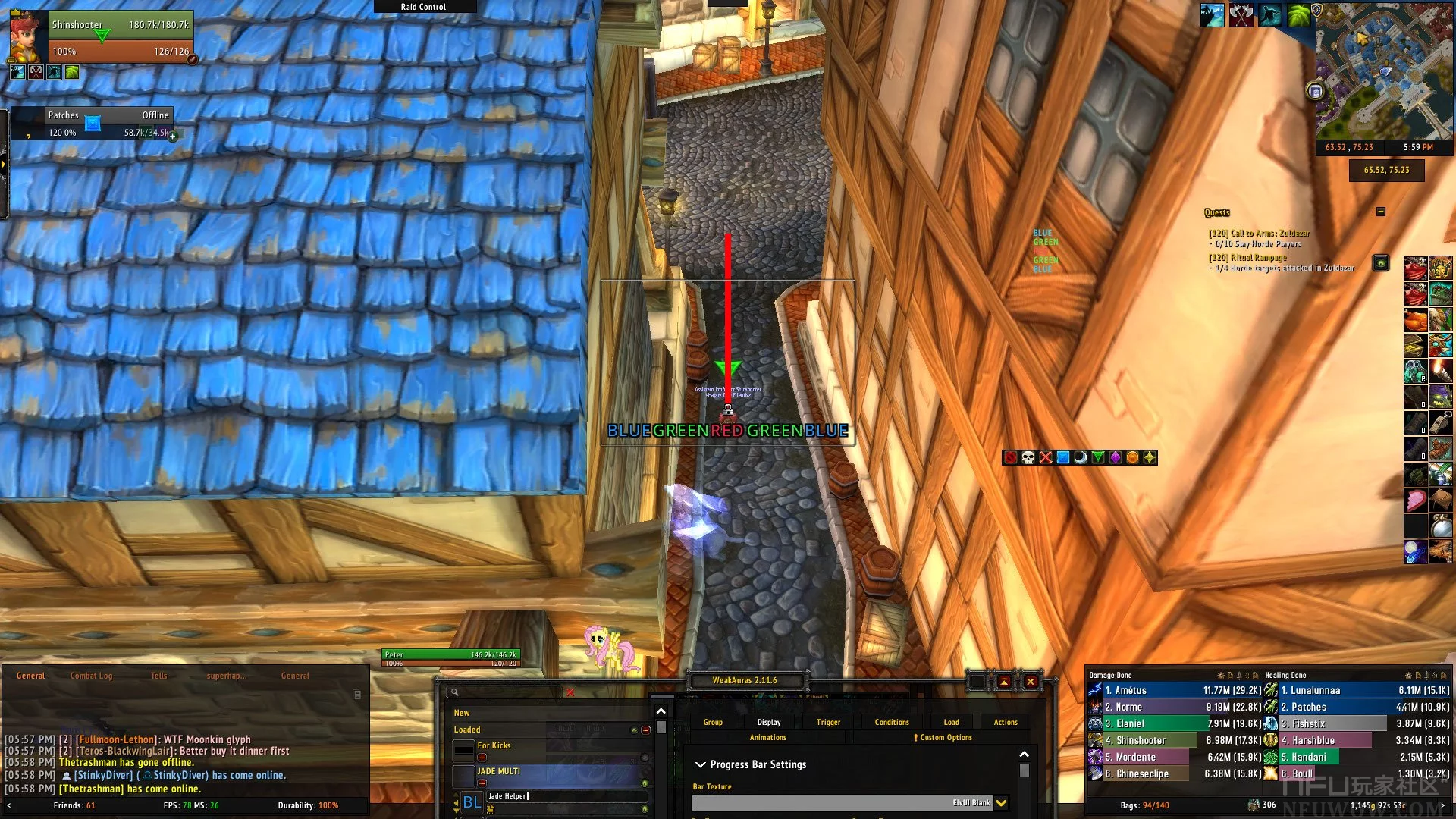
Task: Switch to the Trigger tab
Action: 828,722
